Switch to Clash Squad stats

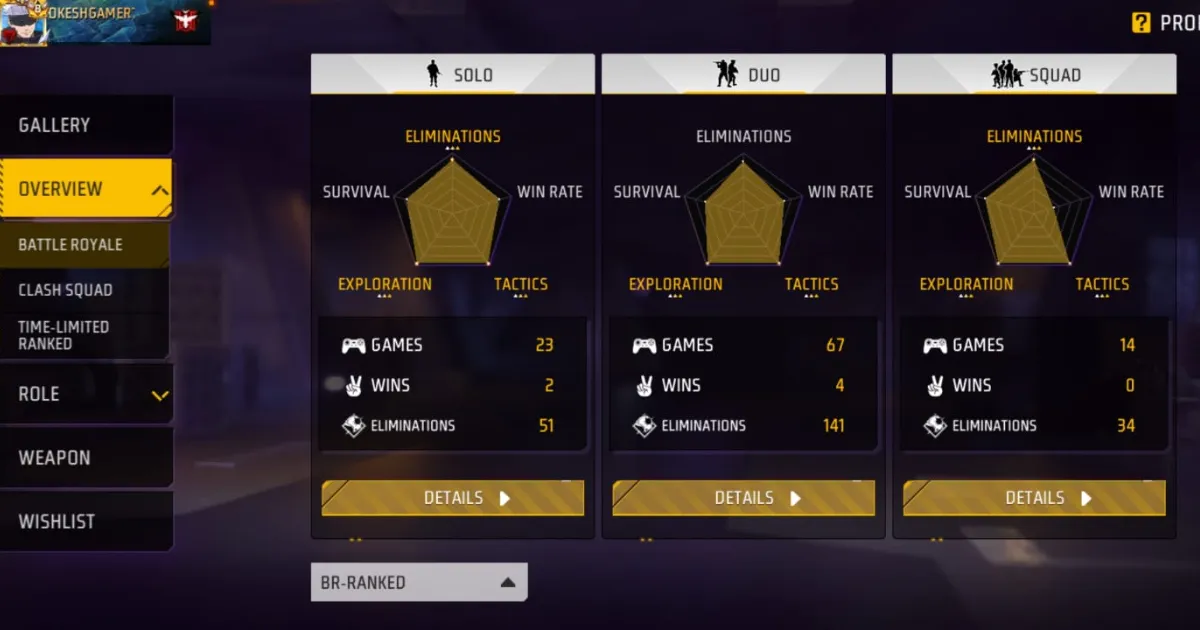point(85,290)
